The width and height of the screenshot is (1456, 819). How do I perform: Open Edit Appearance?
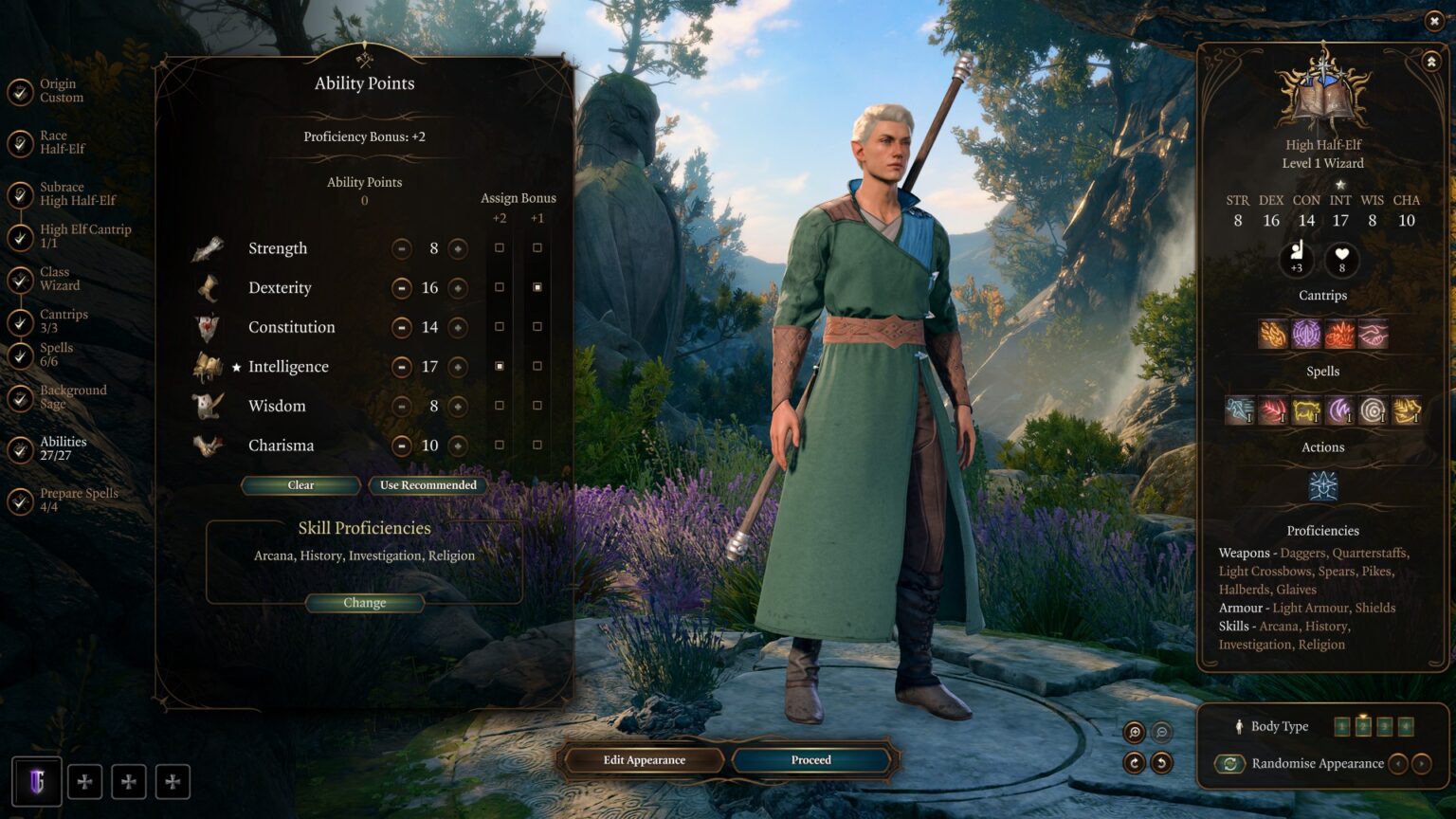coord(644,760)
